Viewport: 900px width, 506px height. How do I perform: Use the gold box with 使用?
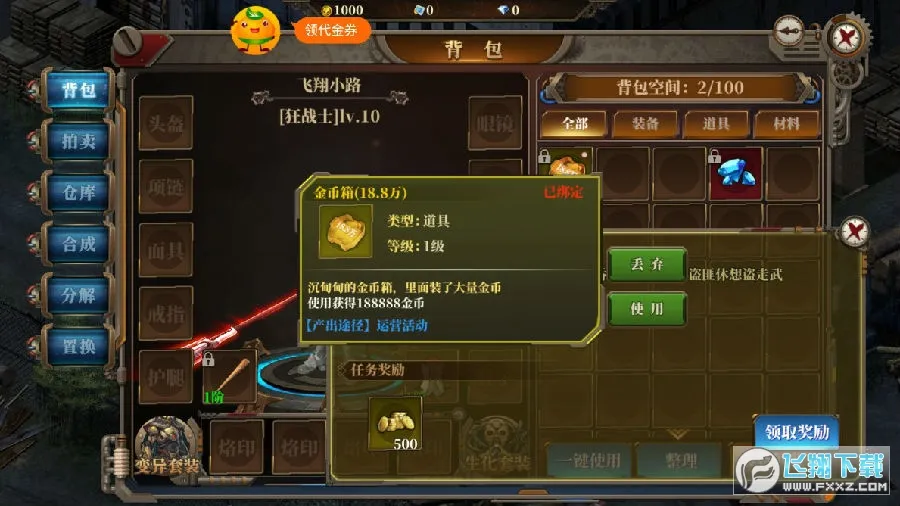tap(647, 309)
